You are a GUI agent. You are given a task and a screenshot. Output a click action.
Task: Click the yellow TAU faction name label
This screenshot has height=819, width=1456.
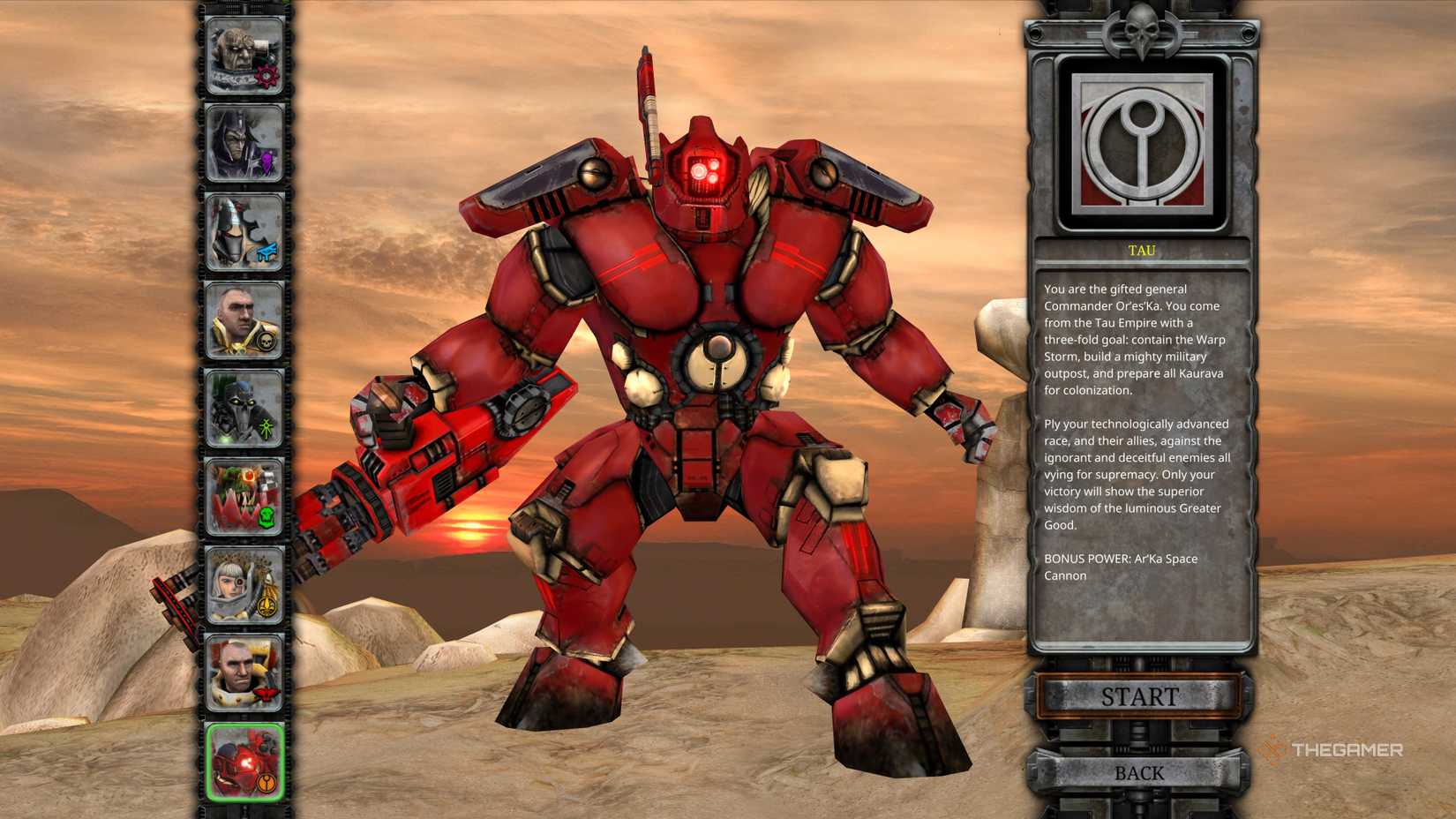(x=1143, y=250)
